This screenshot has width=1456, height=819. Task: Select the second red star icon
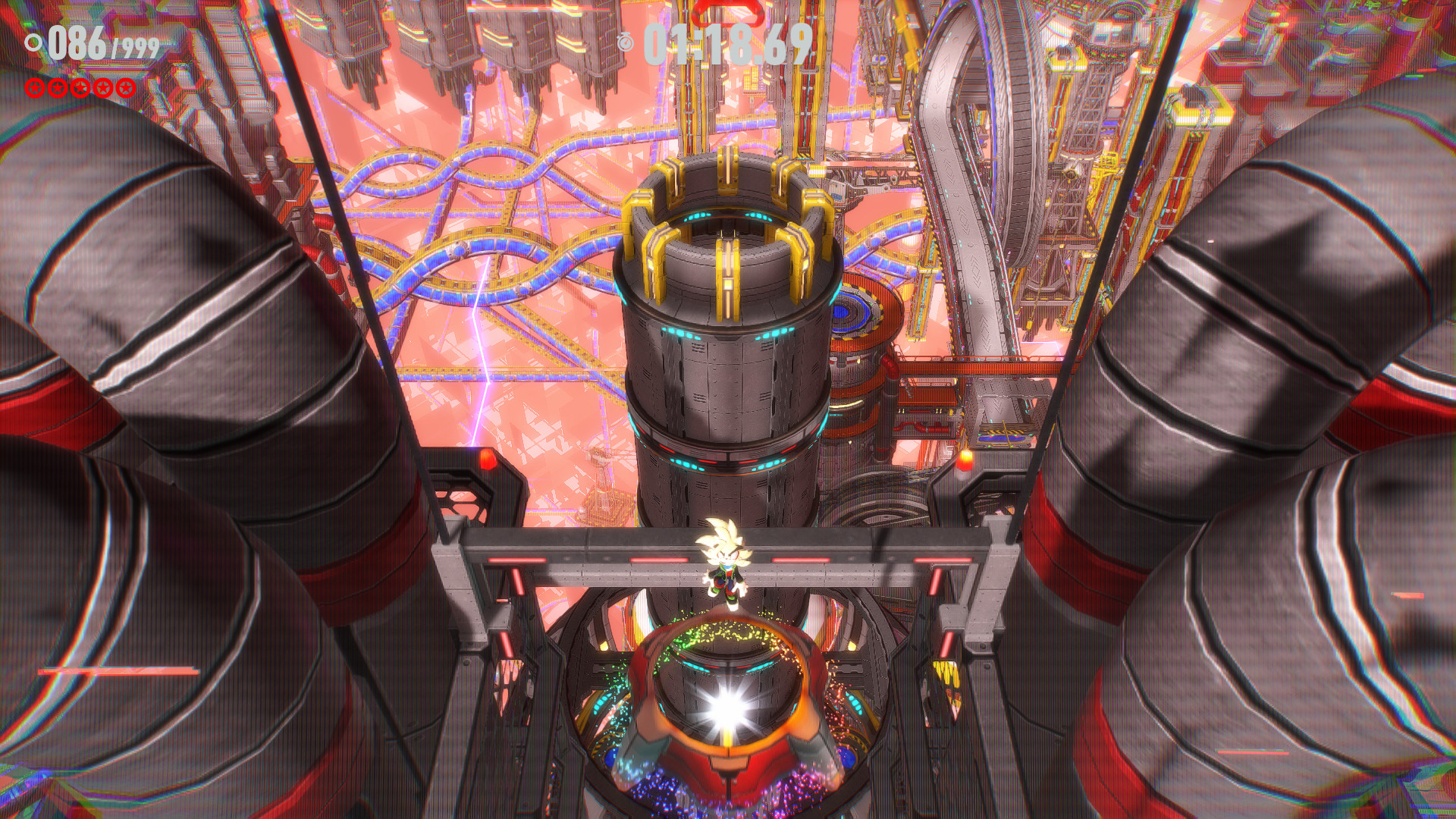coord(57,89)
